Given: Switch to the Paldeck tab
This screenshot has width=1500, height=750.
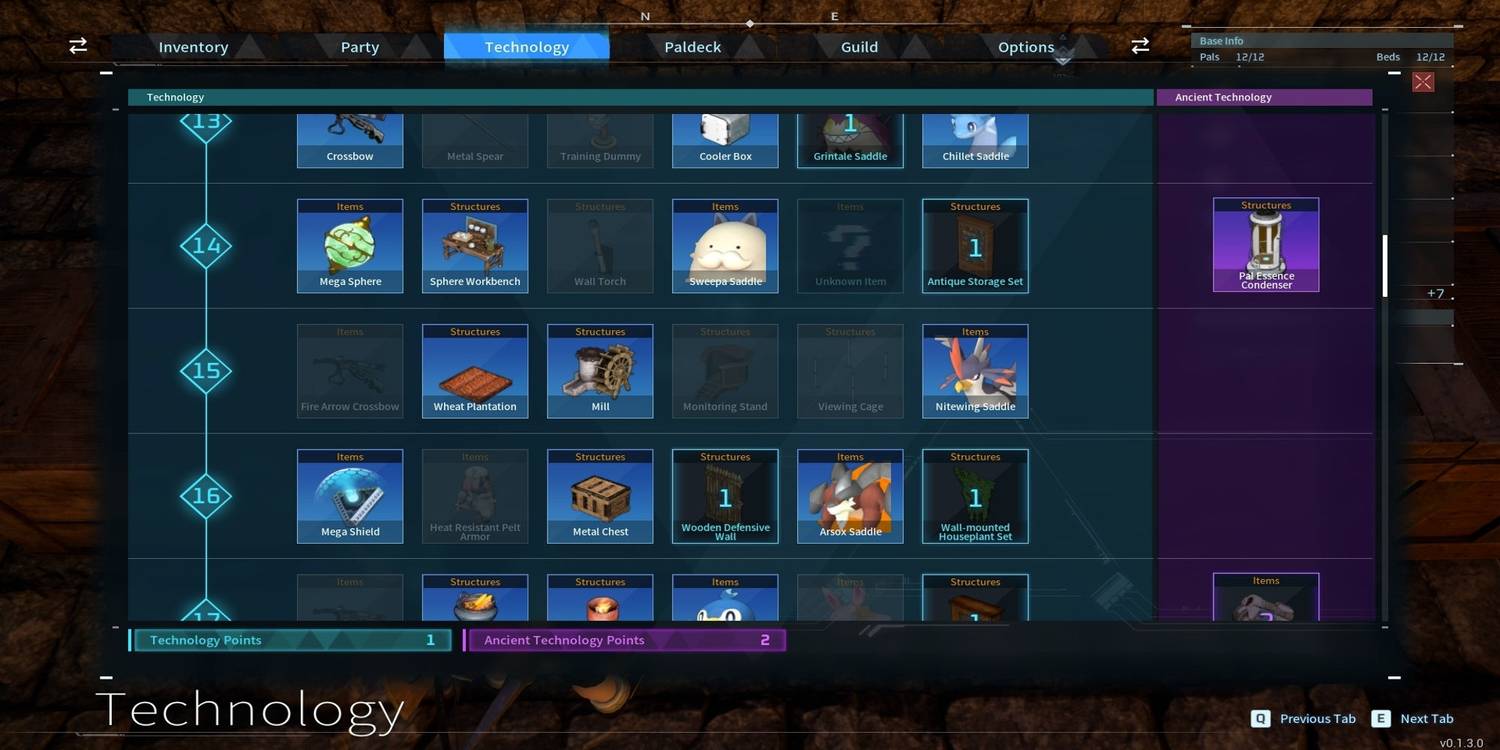Looking at the screenshot, I should (x=691, y=46).
